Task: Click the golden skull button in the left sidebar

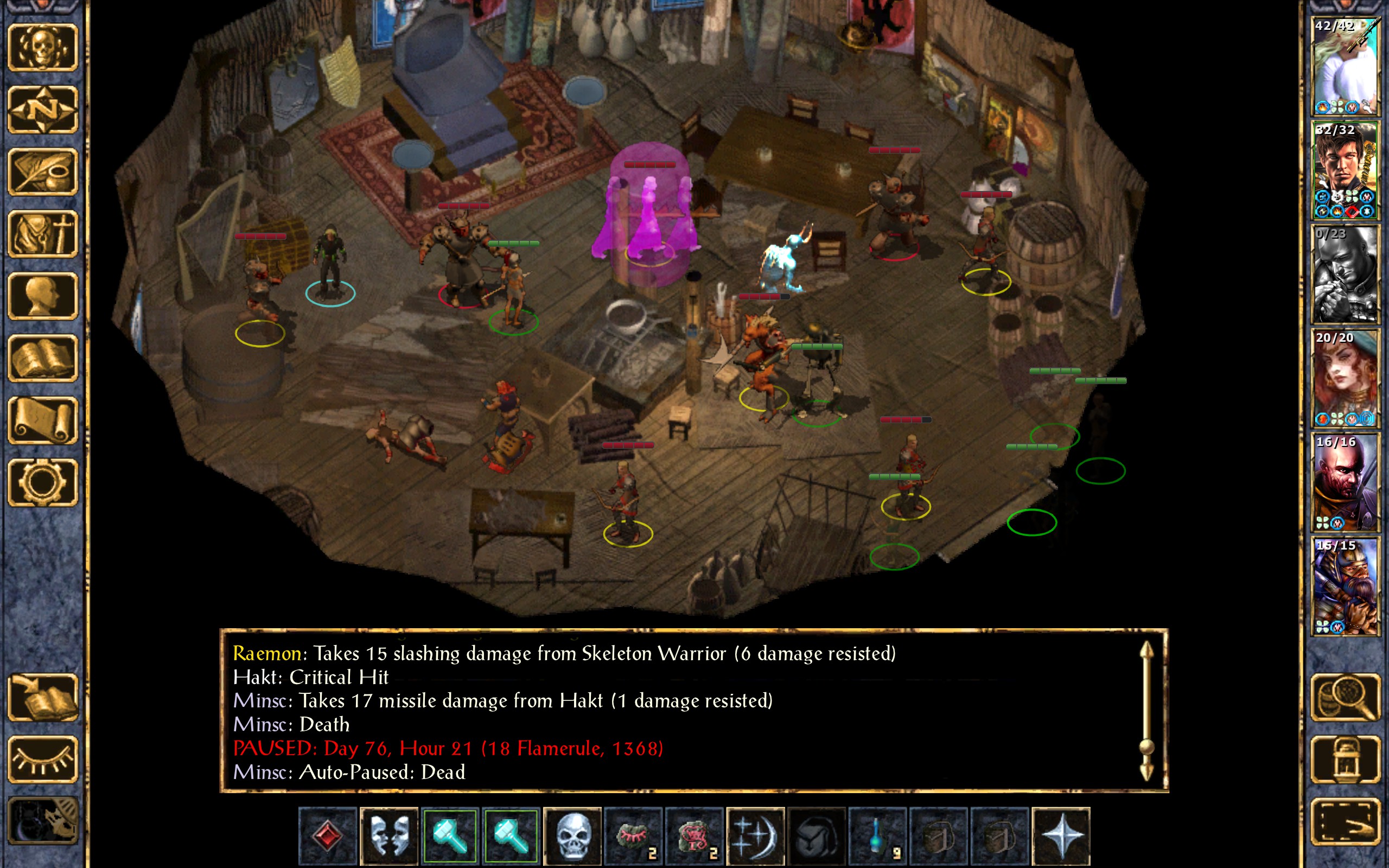Action: tap(43, 48)
